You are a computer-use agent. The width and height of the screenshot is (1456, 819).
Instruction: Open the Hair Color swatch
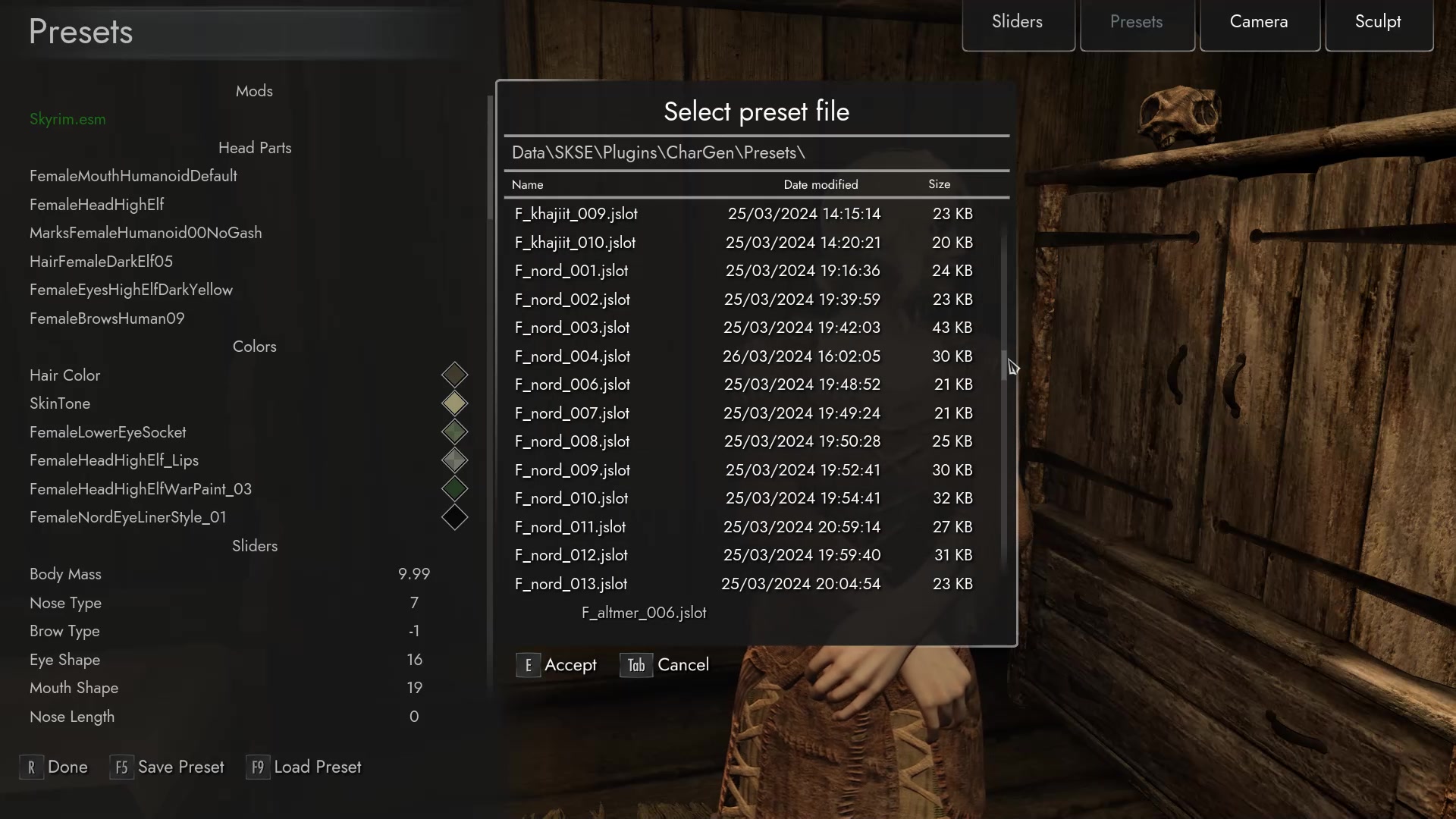(454, 374)
